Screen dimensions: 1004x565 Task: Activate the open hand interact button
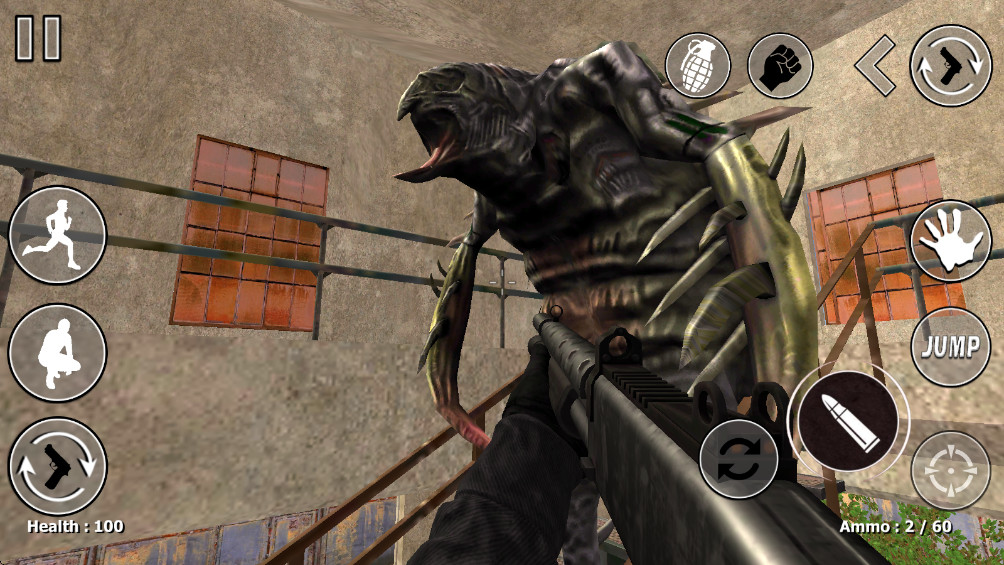click(x=950, y=241)
